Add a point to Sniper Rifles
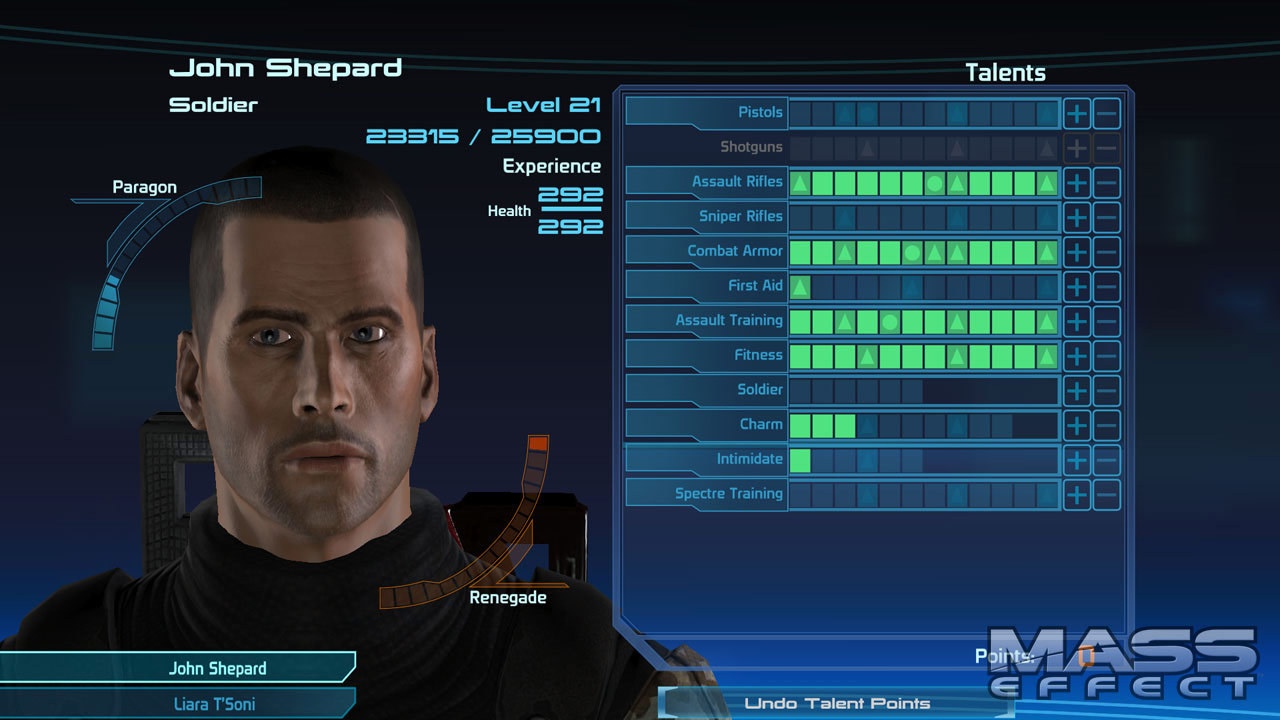 coord(1078,216)
